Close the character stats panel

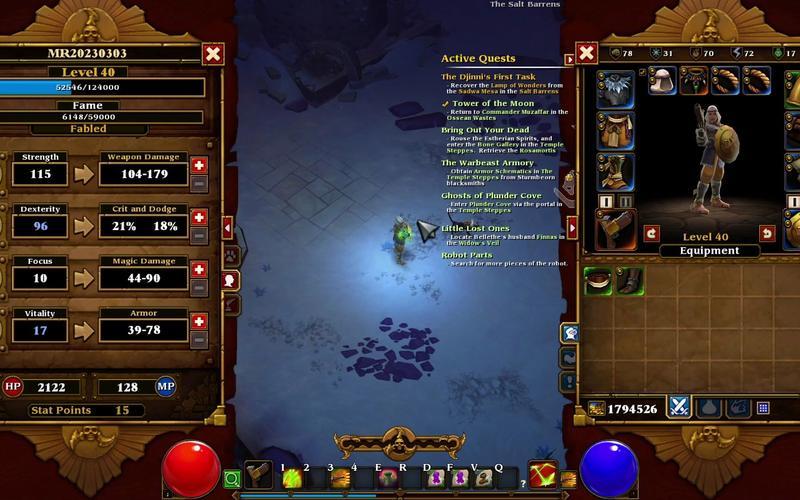point(212,54)
